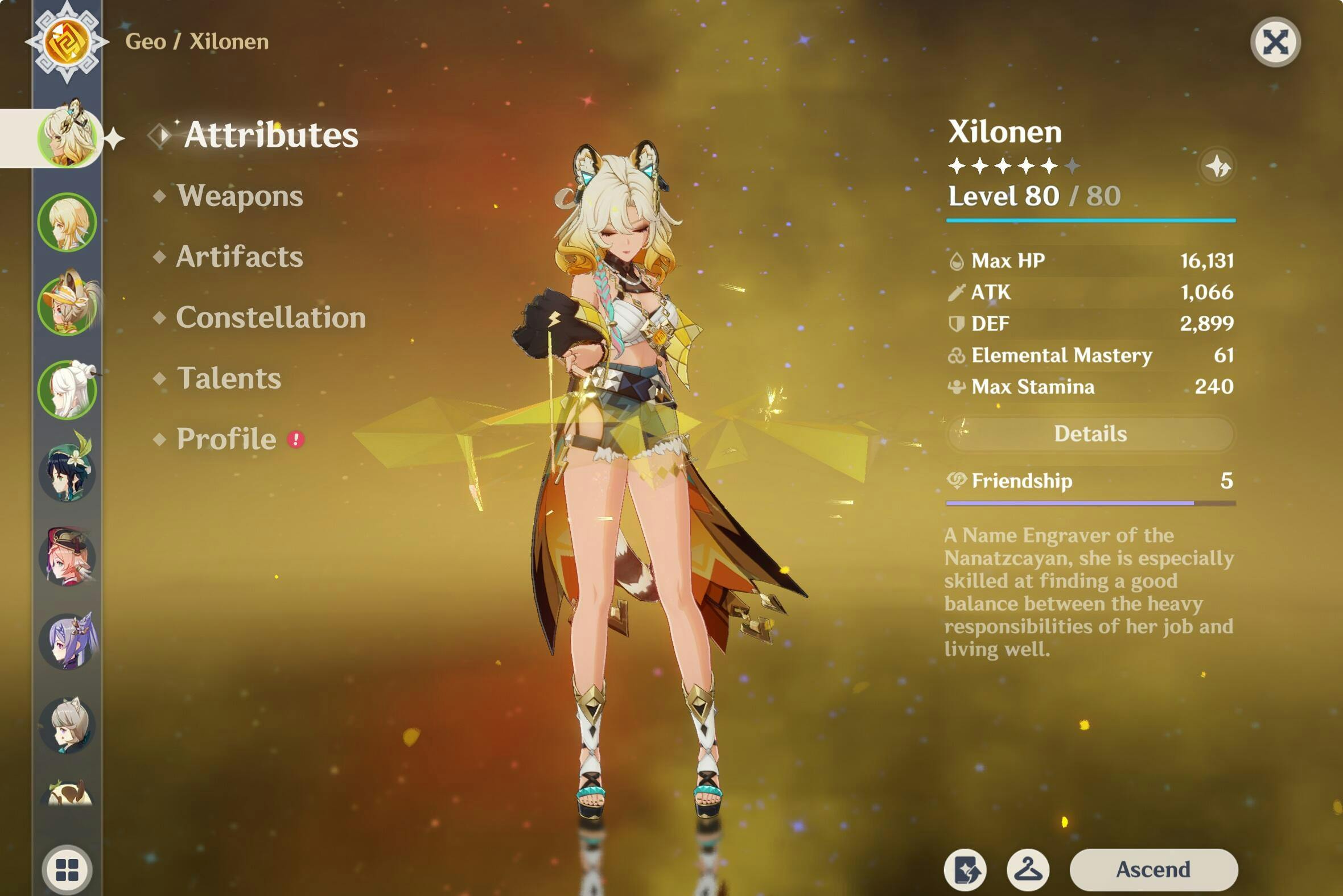Select the blonde Traveler portrait
The height and width of the screenshot is (896, 1343).
67,222
